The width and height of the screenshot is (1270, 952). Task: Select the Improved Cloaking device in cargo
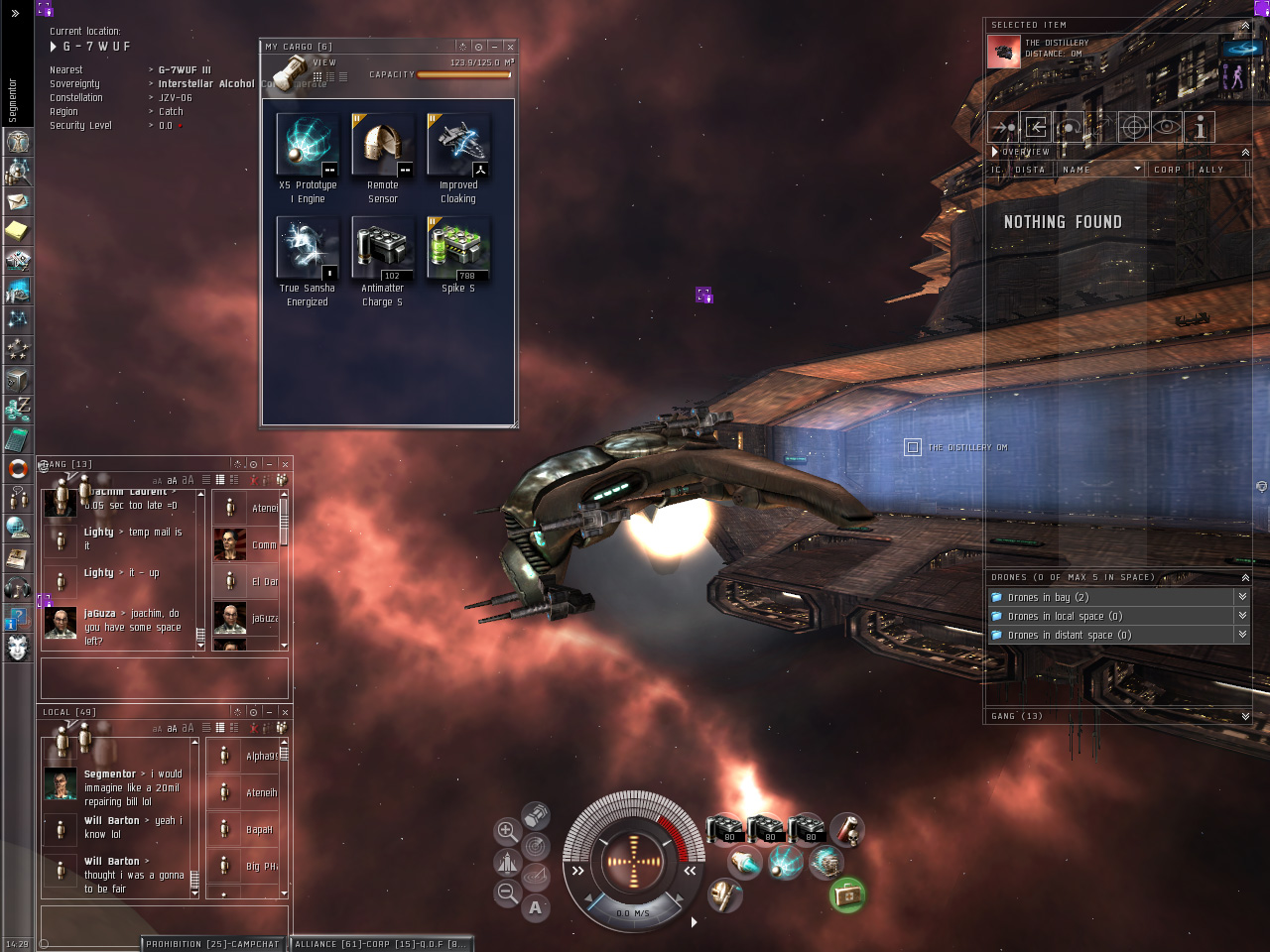(458, 146)
